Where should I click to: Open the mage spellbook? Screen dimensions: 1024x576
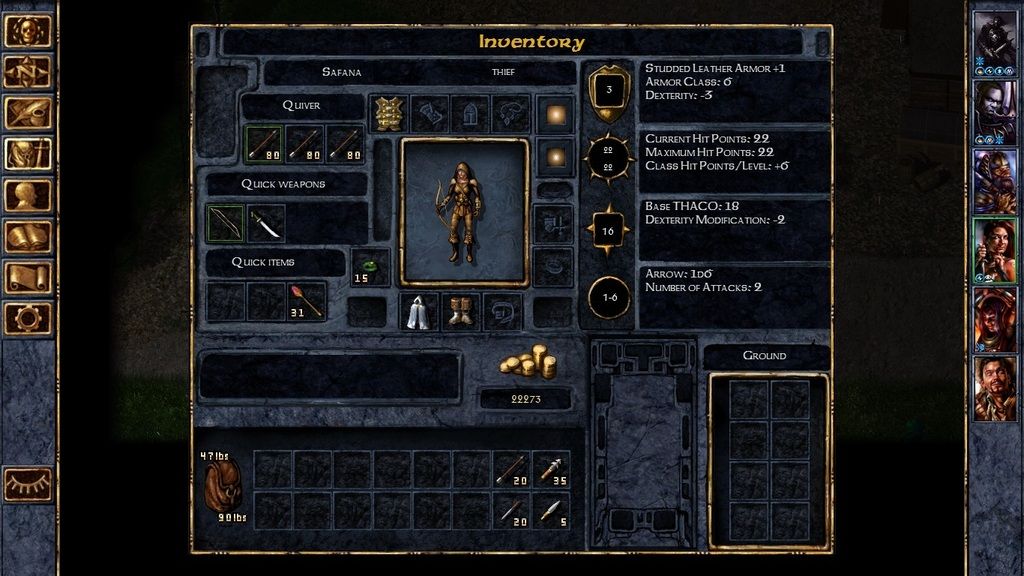point(27,236)
